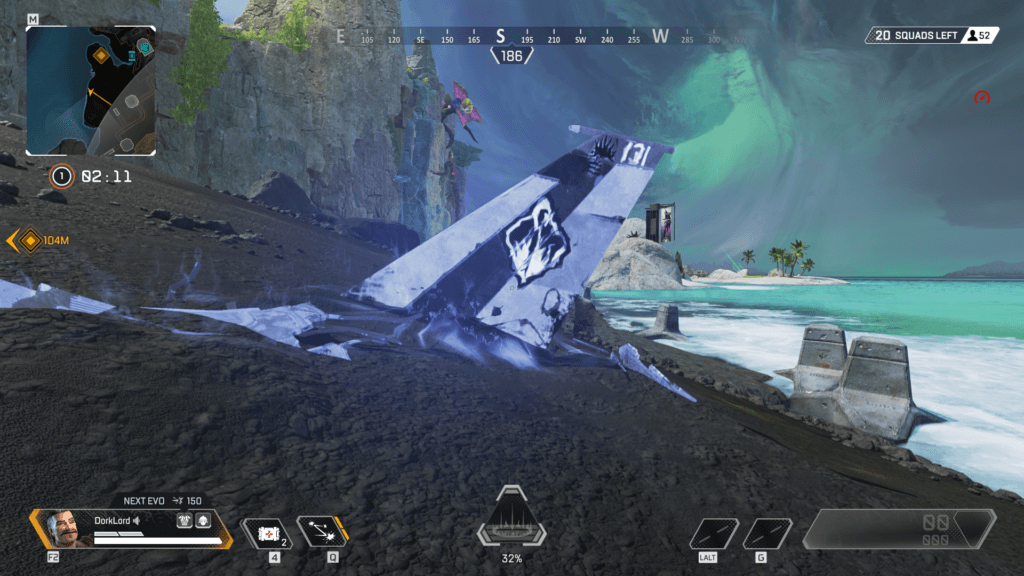Viewport: 1024px width, 576px height.
Task: Click the squads left counter
Action: (914, 36)
